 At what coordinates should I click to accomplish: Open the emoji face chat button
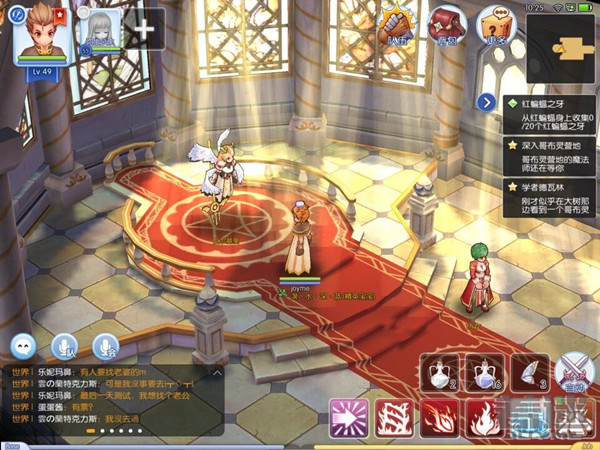click(24, 346)
